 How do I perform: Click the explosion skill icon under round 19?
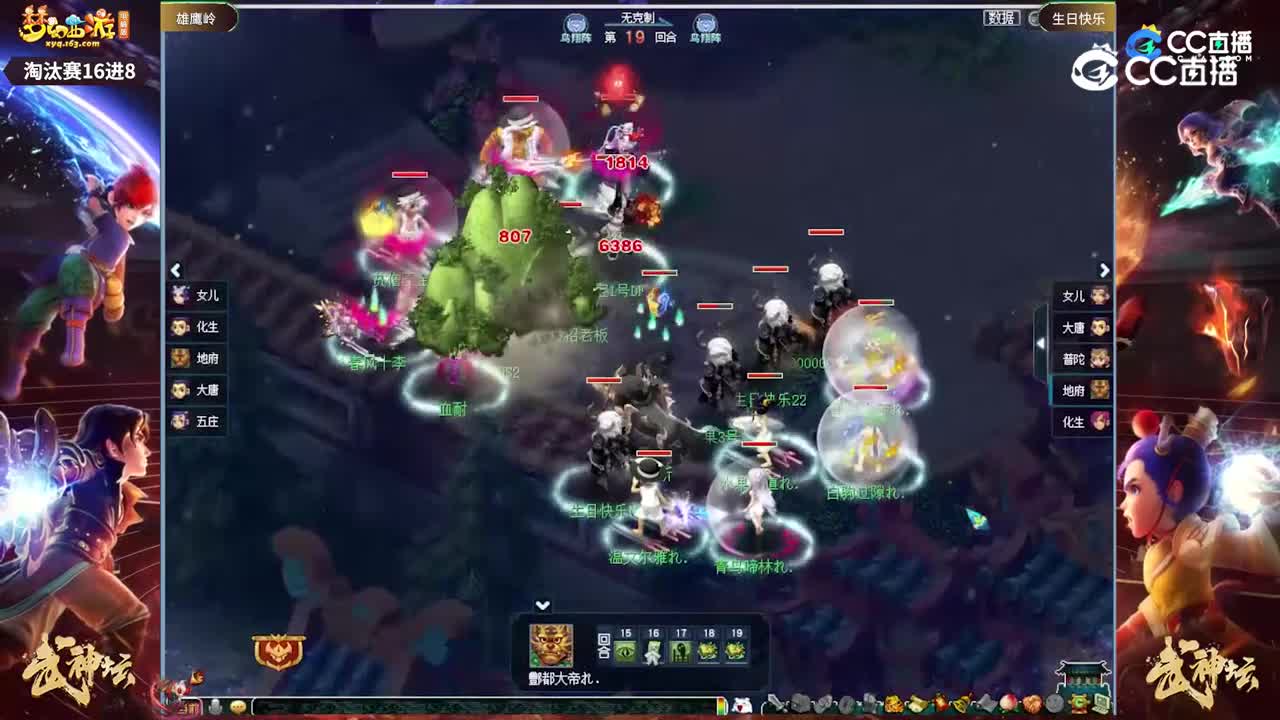tap(736, 650)
